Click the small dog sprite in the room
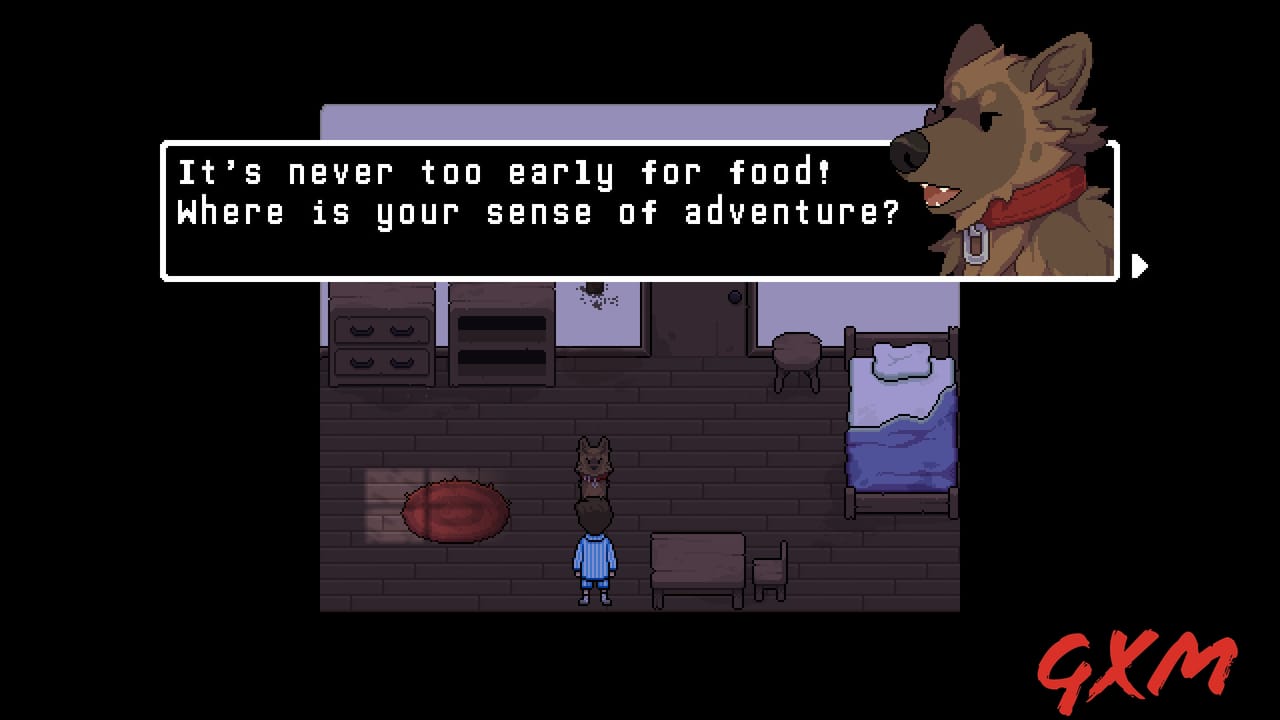Image resolution: width=1280 pixels, height=720 pixels. pos(592,465)
